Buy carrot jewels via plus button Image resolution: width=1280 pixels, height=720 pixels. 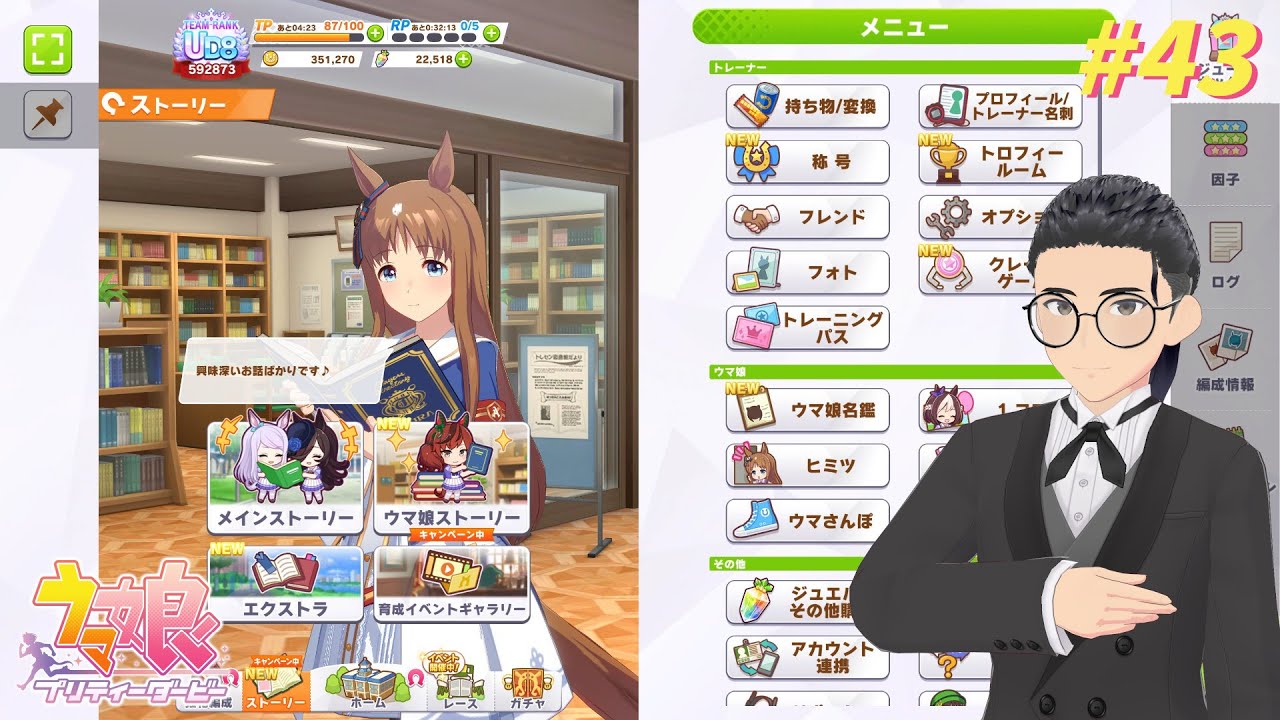(464, 60)
